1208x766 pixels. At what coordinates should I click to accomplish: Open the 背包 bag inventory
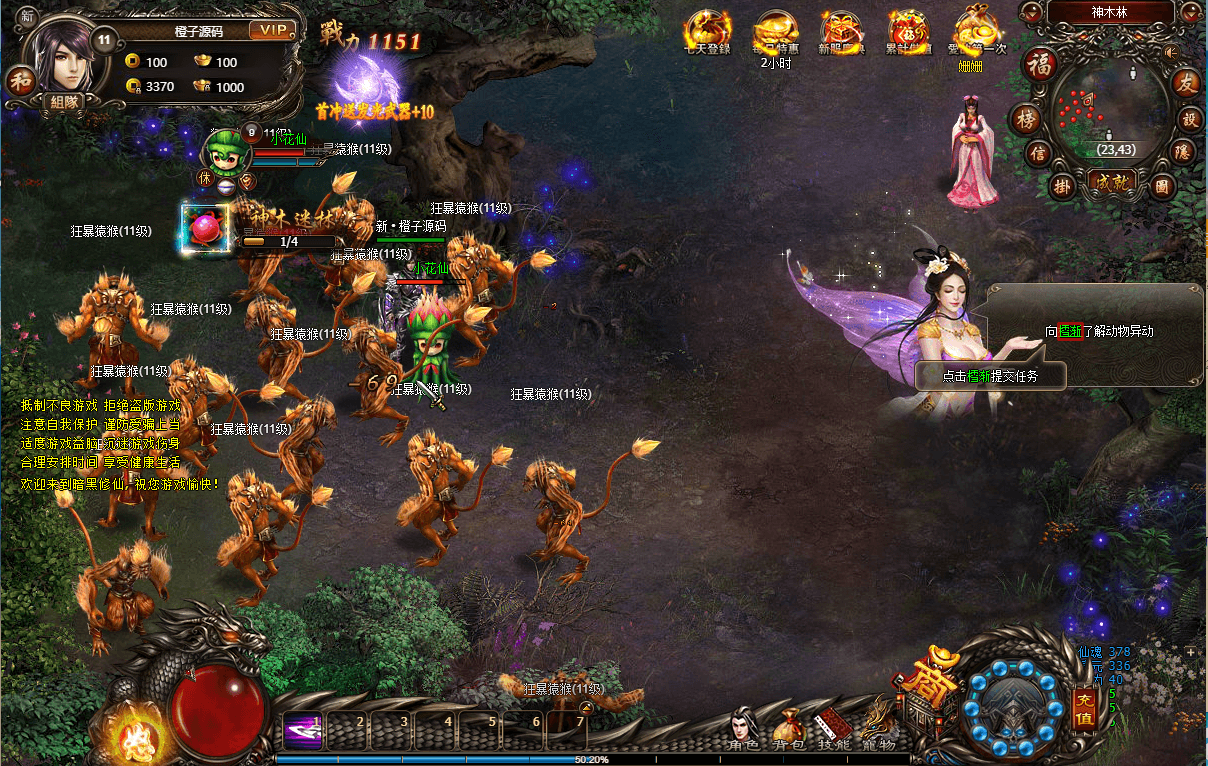pyautogui.click(x=789, y=729)
